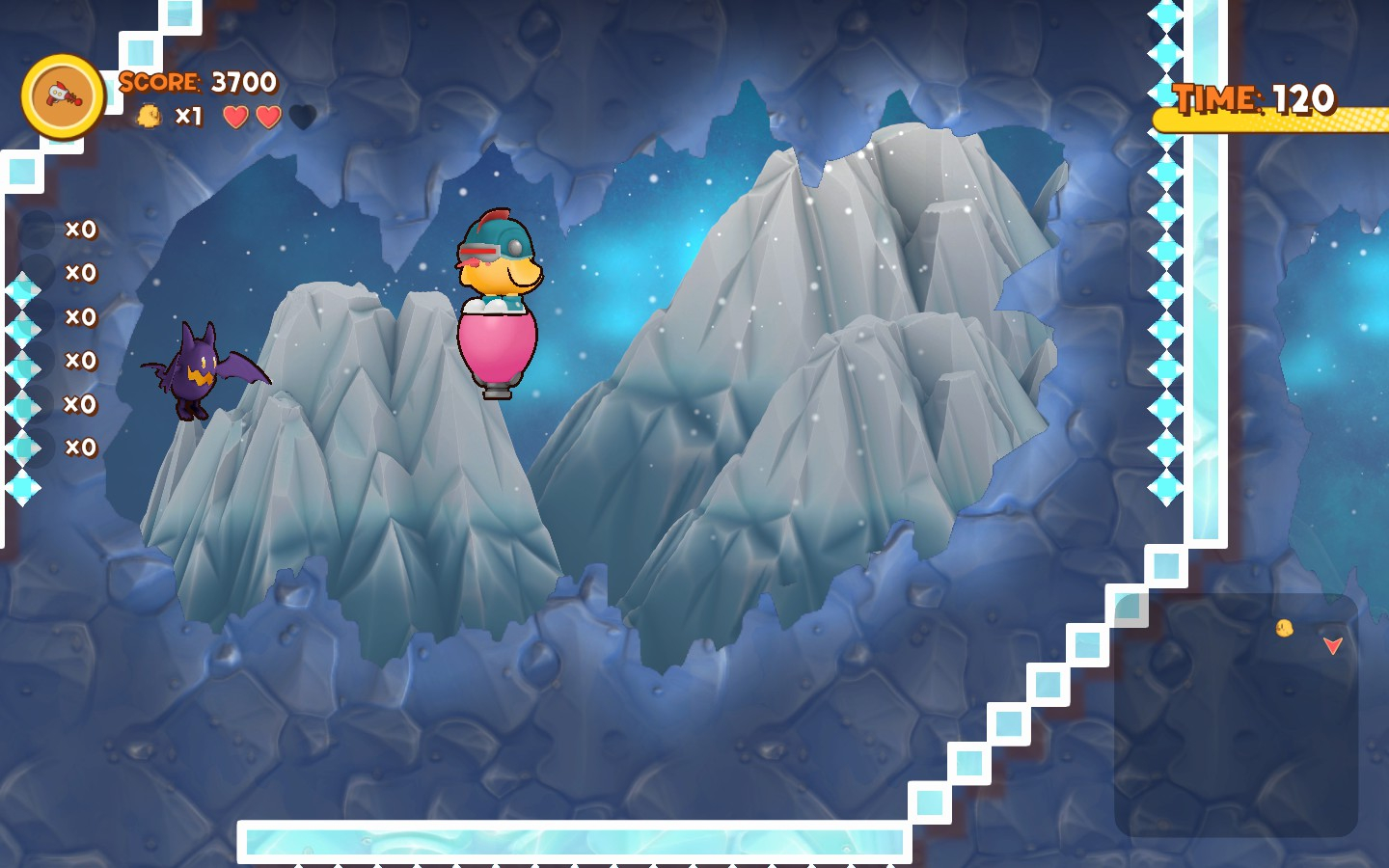The width and height of the screenshot is (1389, 868).
Task: Click the ray gun weapon badge
Action: pyautogui.click(x=63, y=96)
